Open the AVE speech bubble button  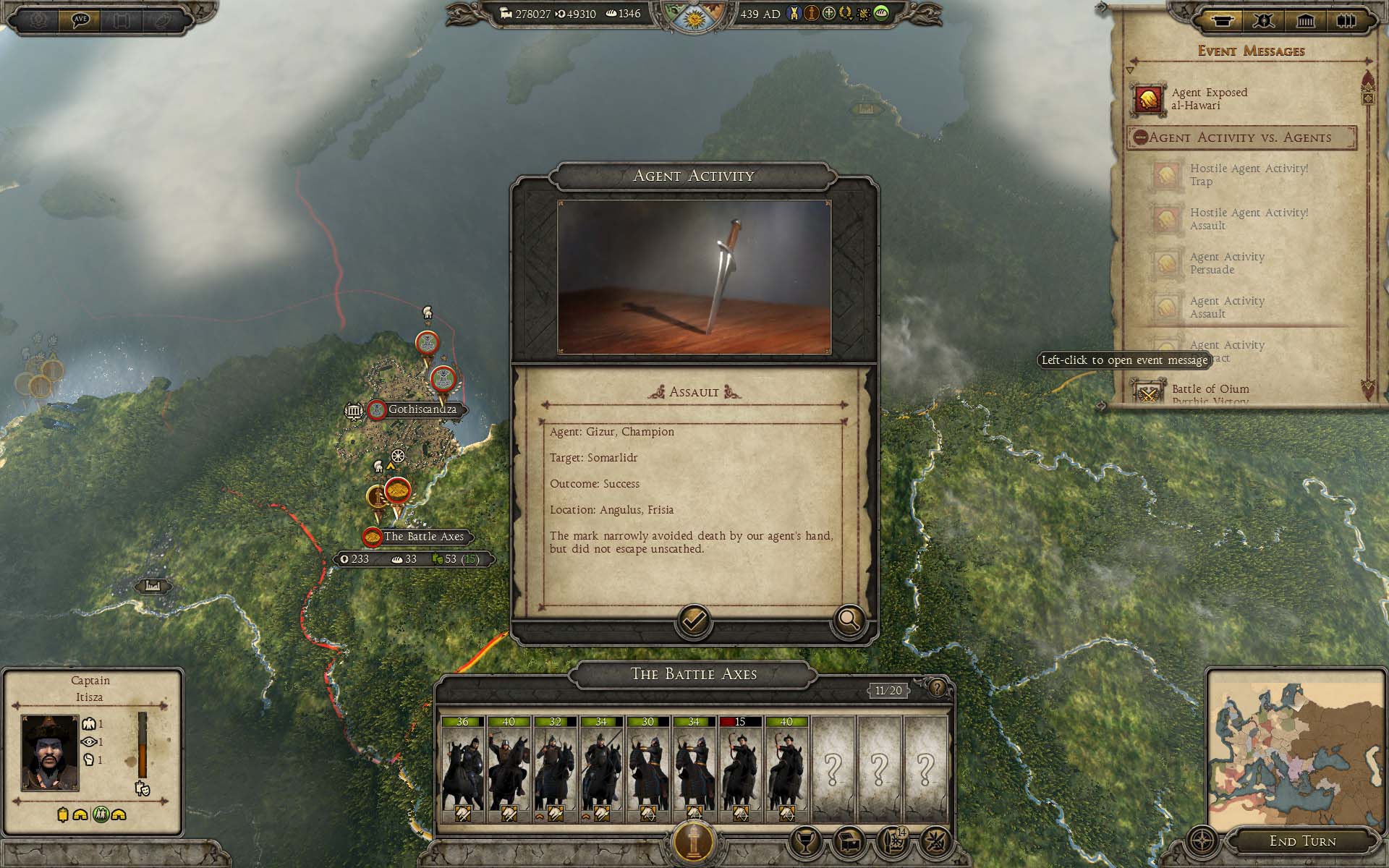point(80,20)
